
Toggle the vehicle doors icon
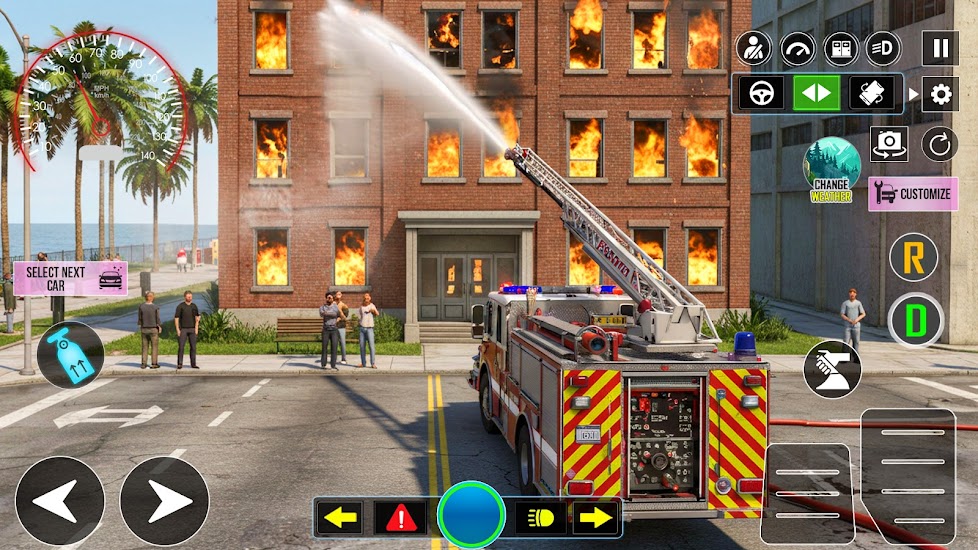click(841, 48)
